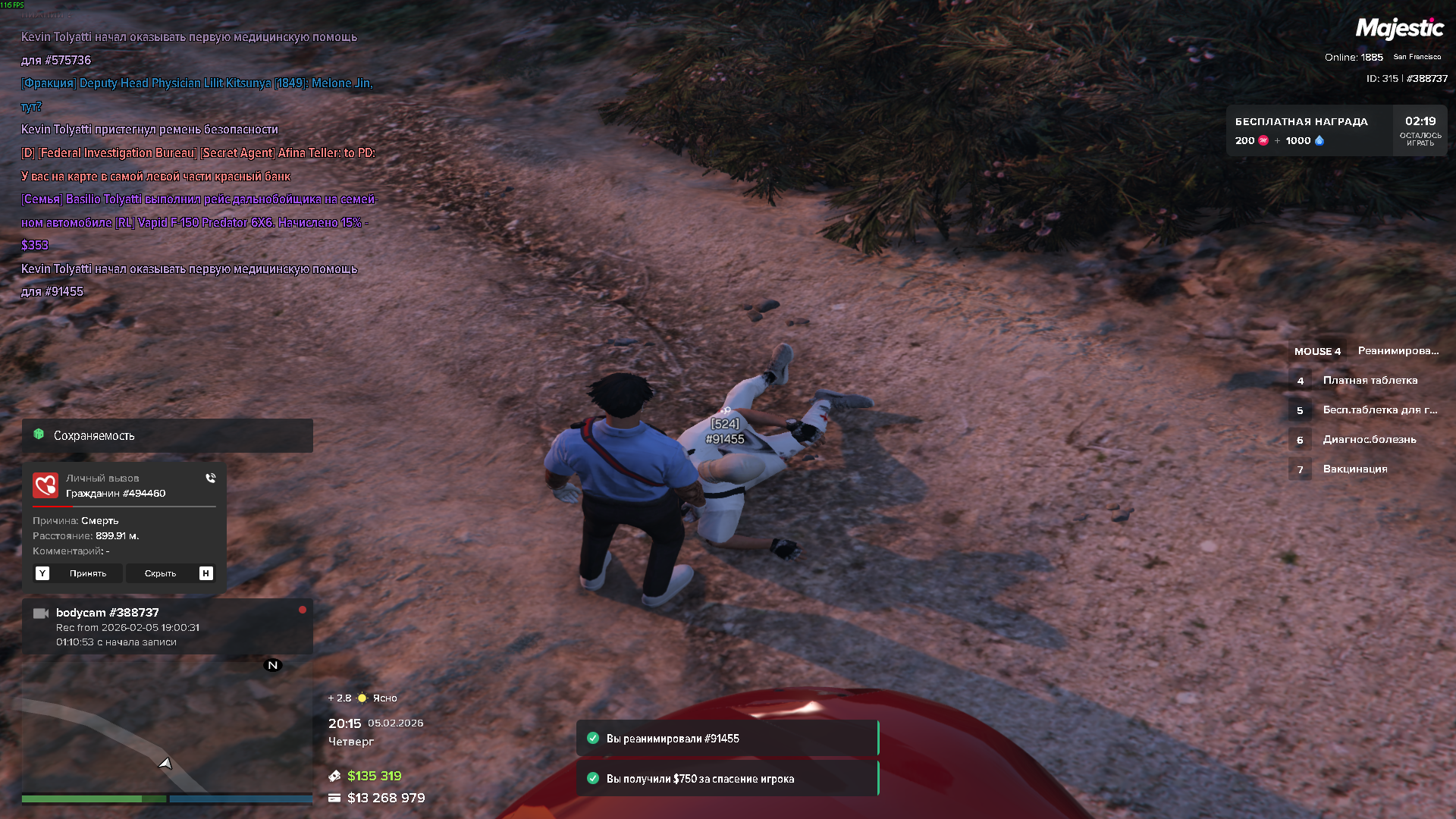Select the Вакцинация action
This screenshot has width=1456, height=819.
[x=1354, y=469]
